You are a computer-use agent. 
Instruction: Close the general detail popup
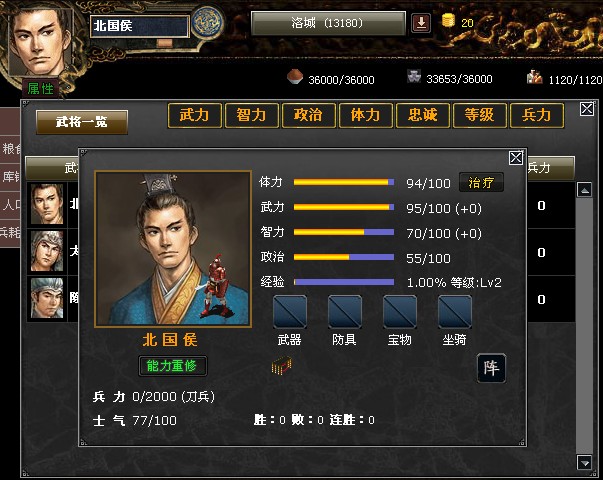click(516, 157)
